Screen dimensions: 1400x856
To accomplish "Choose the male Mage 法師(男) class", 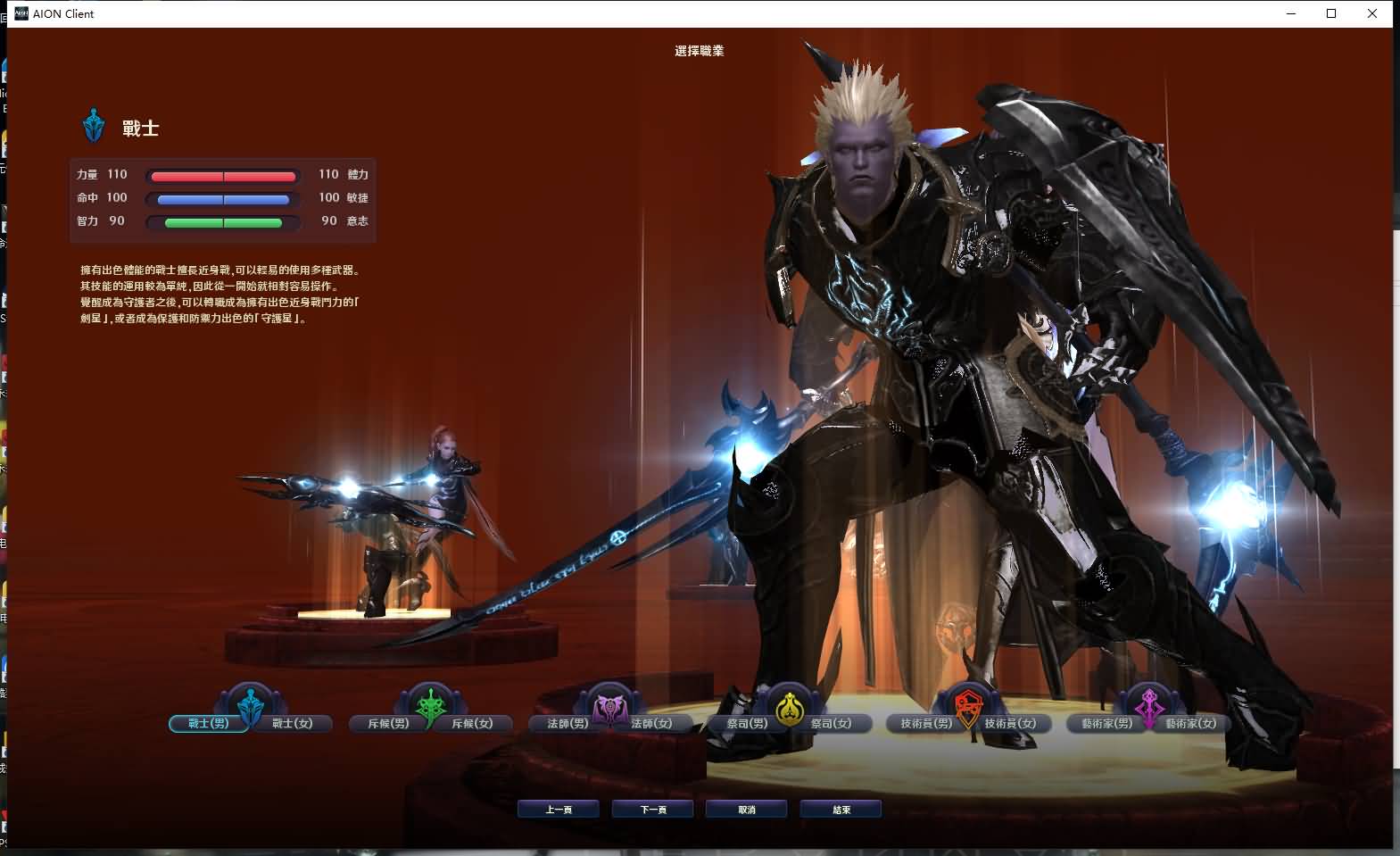I will tap(567, 723).
